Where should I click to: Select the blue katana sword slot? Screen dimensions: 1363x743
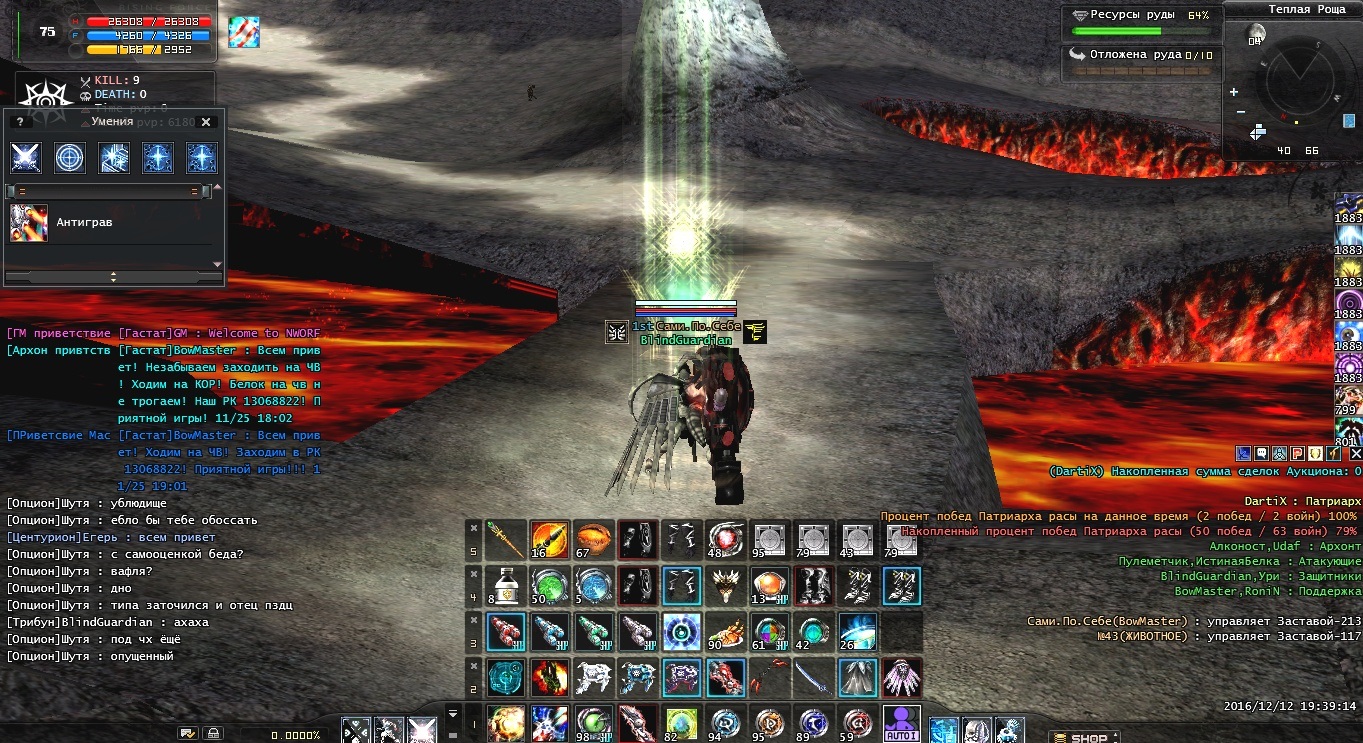coord(813,678)
